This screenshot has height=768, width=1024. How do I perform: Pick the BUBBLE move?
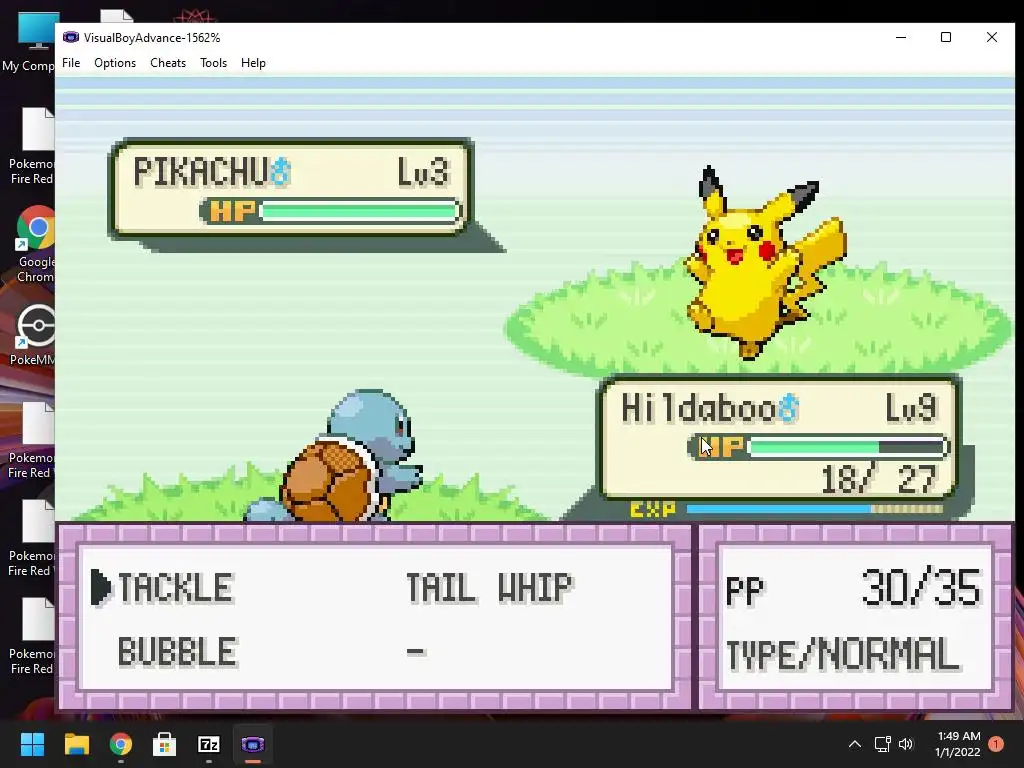coord(177,652)
